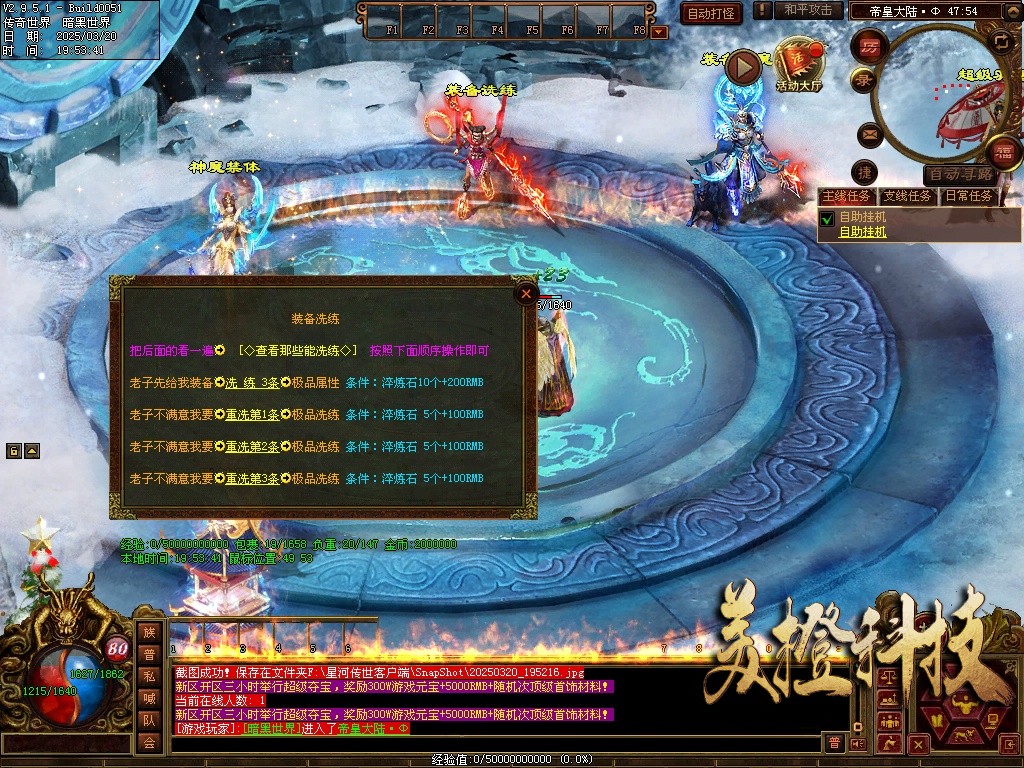Click the 自助挂机 quest link
The image size is (1024, 768).
pyautogui.click(x=862, y=232)
